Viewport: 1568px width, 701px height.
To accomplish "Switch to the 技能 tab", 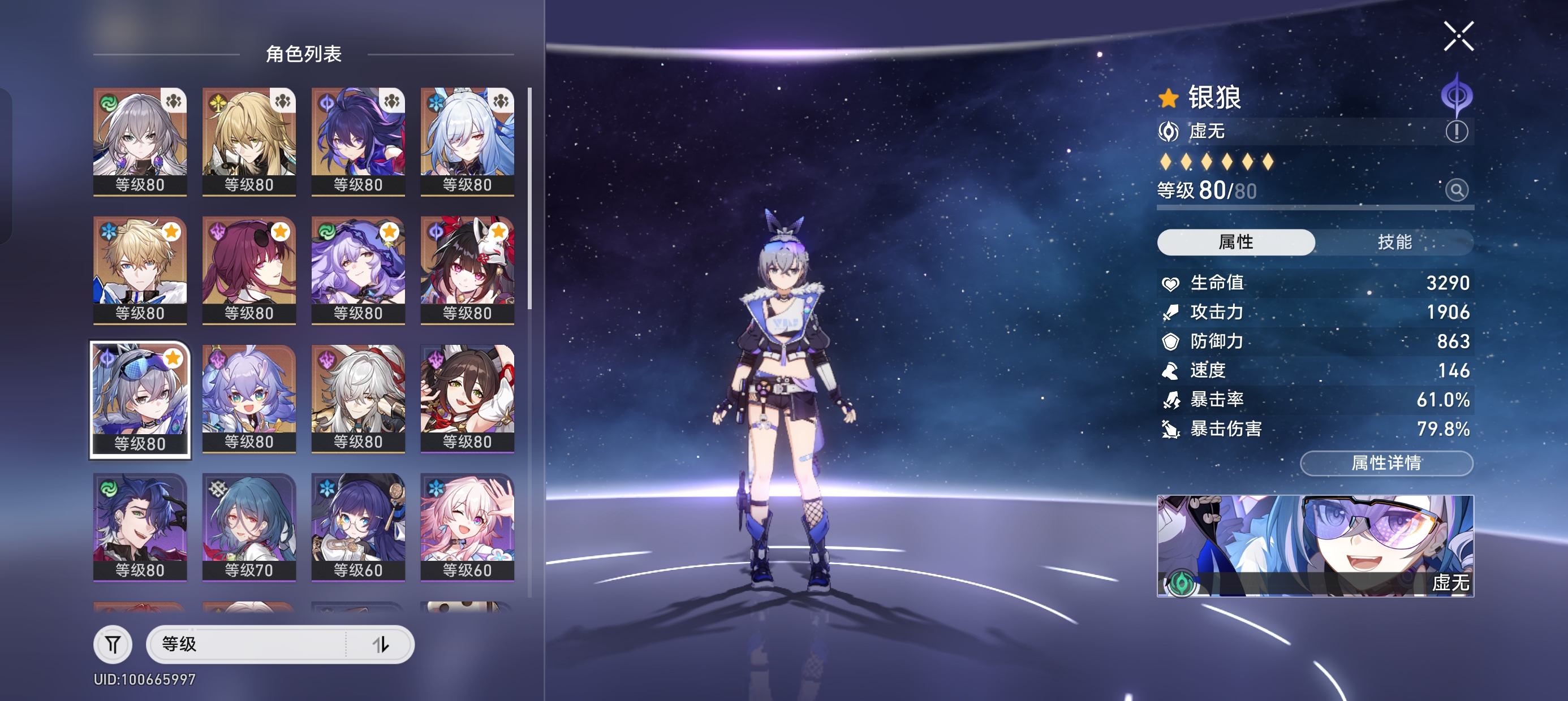I will coord(1394,242).
